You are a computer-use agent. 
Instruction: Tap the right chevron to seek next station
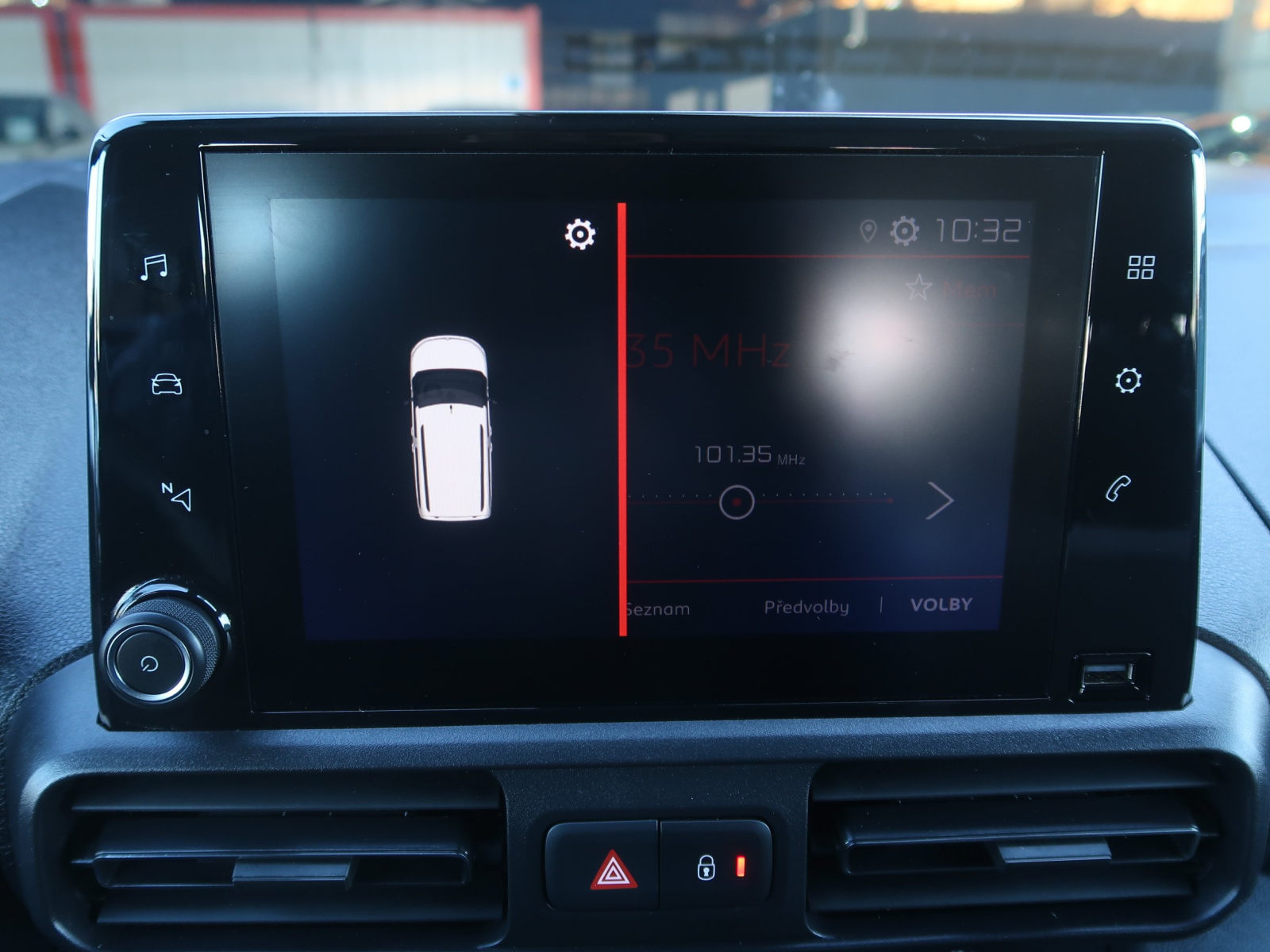pos(941,500)
